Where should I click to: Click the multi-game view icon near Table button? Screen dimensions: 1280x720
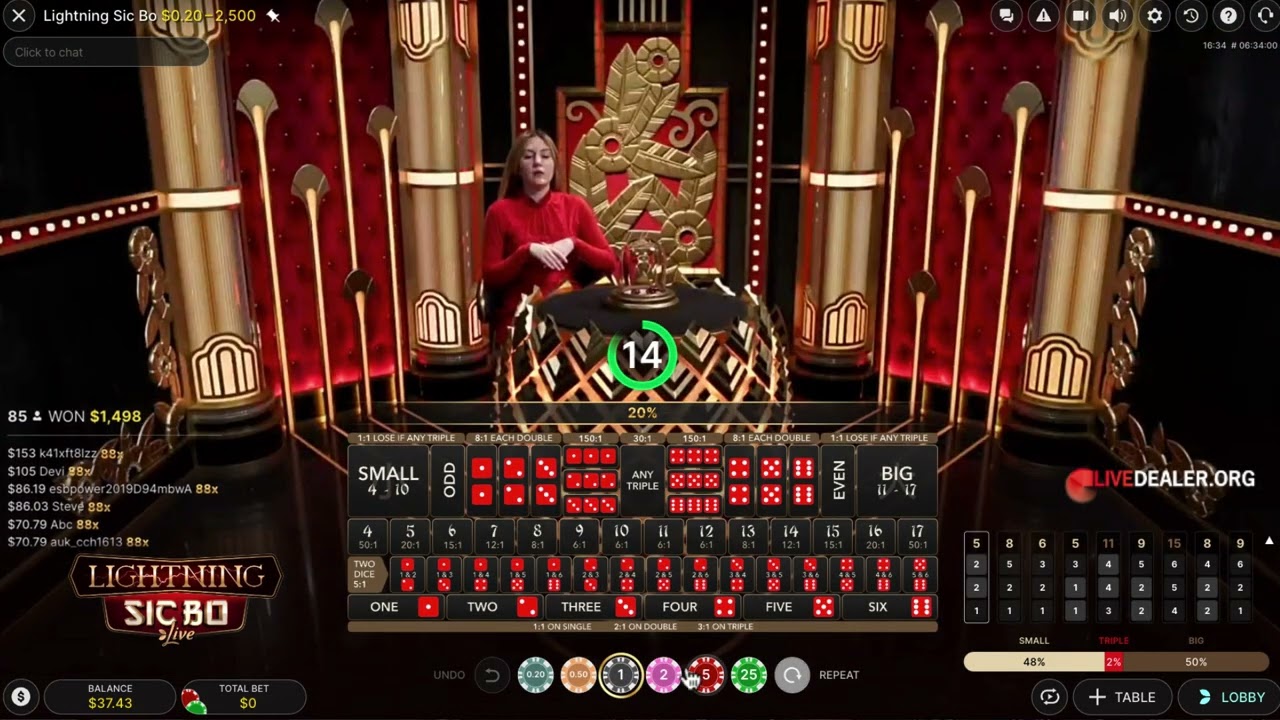[x=1048, y=697]
